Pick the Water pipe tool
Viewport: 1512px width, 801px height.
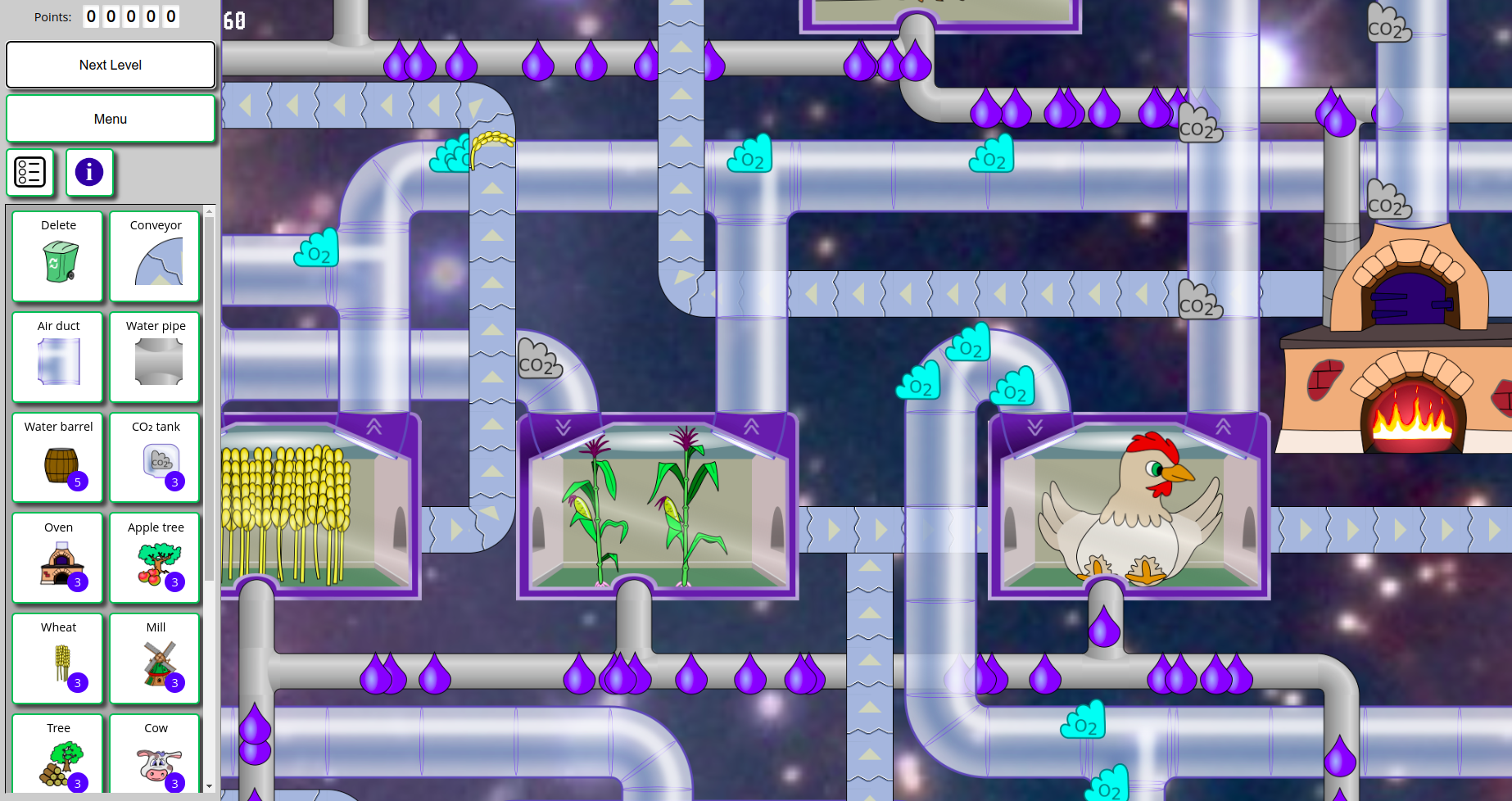[156, 357]
